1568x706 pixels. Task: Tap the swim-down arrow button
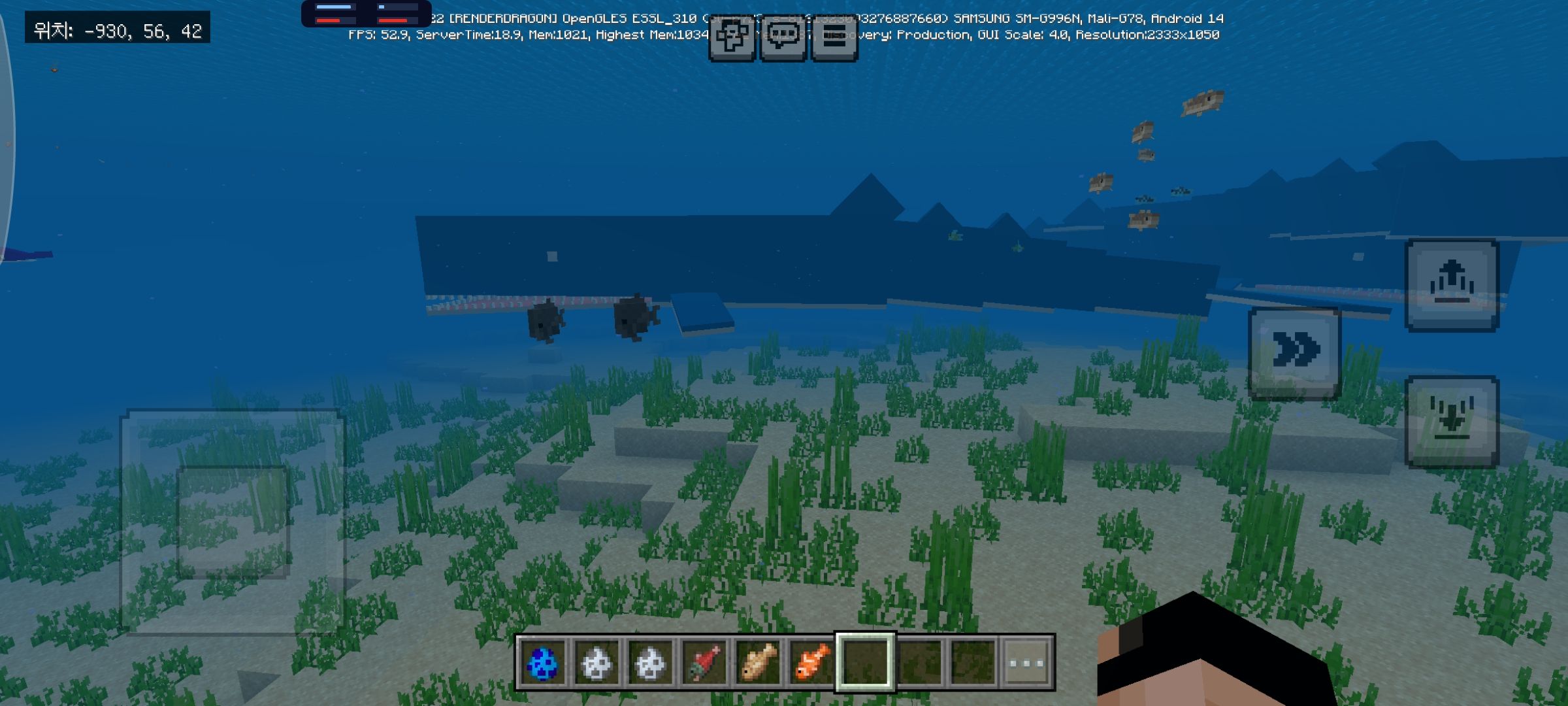[x=1452, y=422]
